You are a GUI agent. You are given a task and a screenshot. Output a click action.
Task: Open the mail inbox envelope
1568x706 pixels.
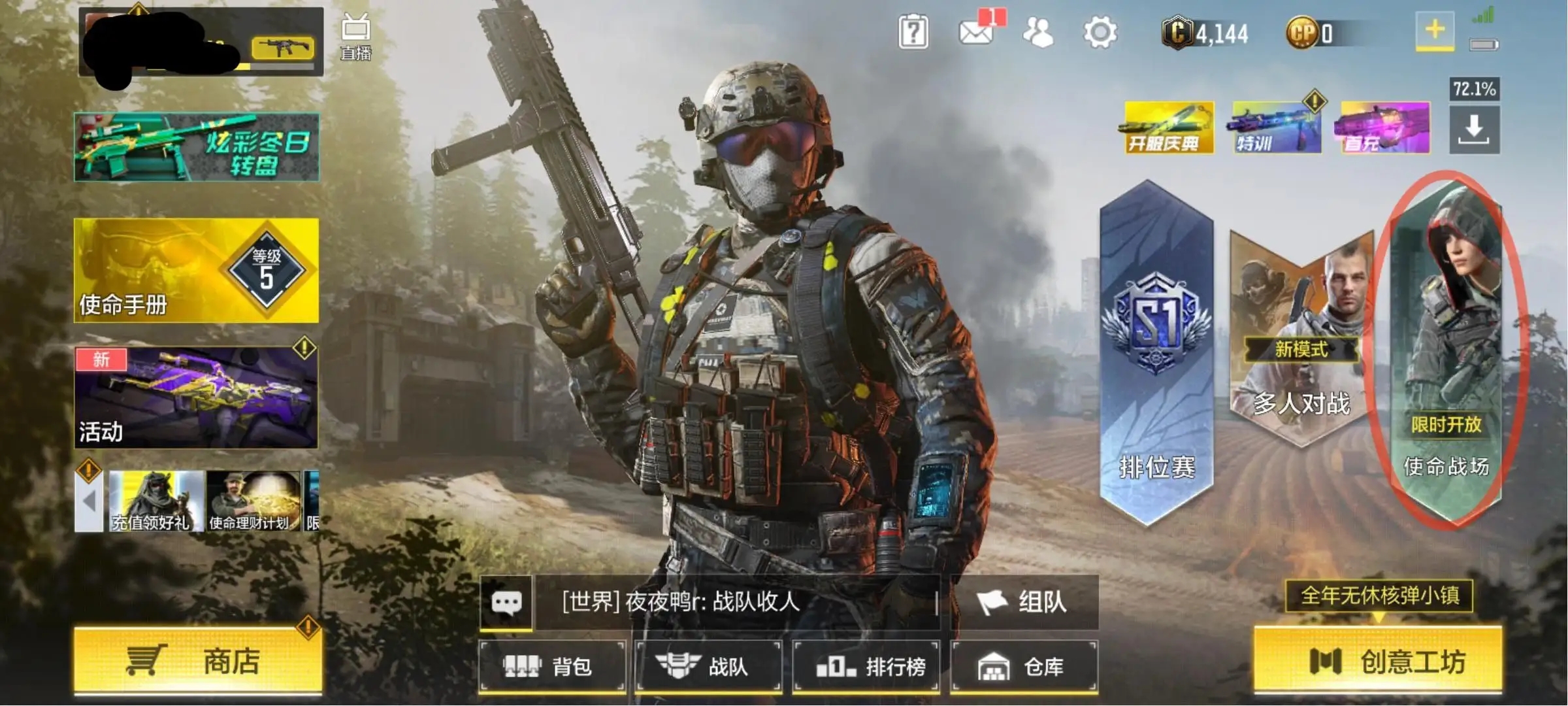click(975, 32)
